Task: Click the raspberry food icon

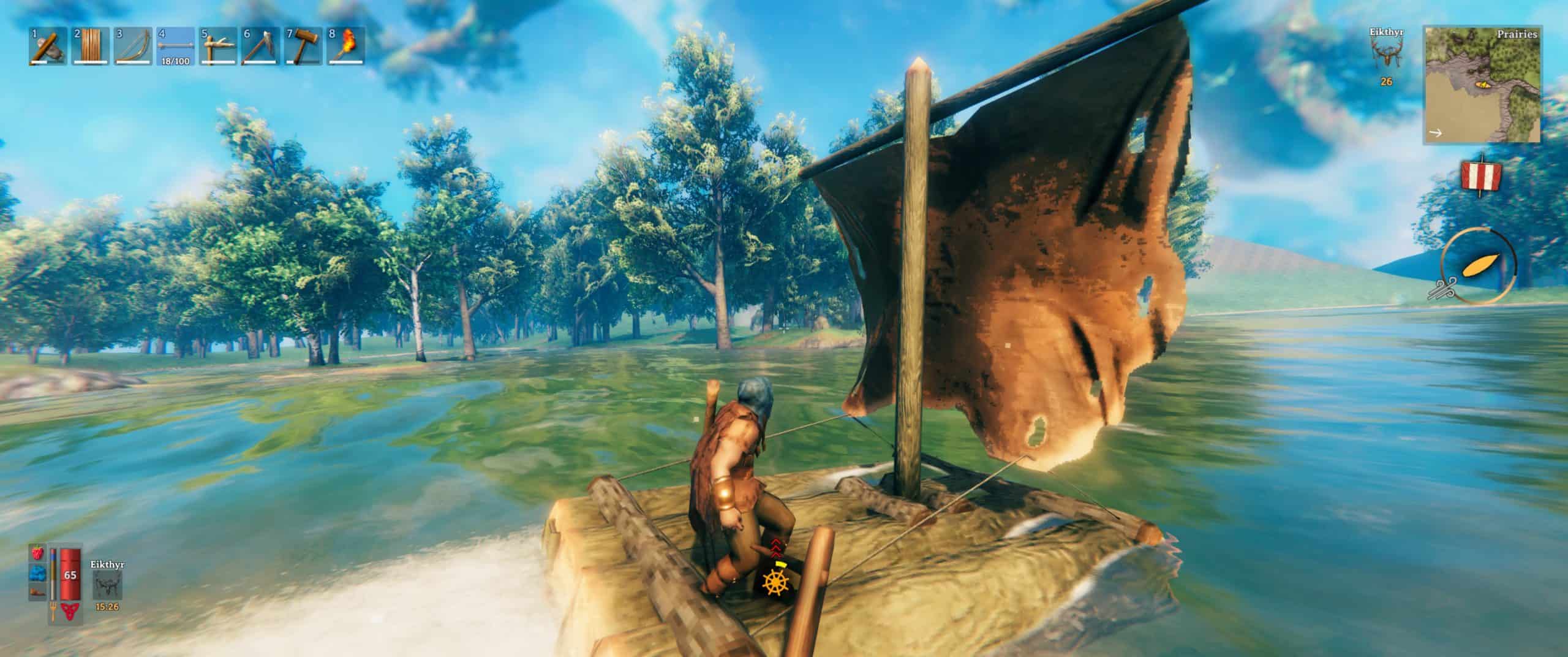Action: [x=37, y=552]
